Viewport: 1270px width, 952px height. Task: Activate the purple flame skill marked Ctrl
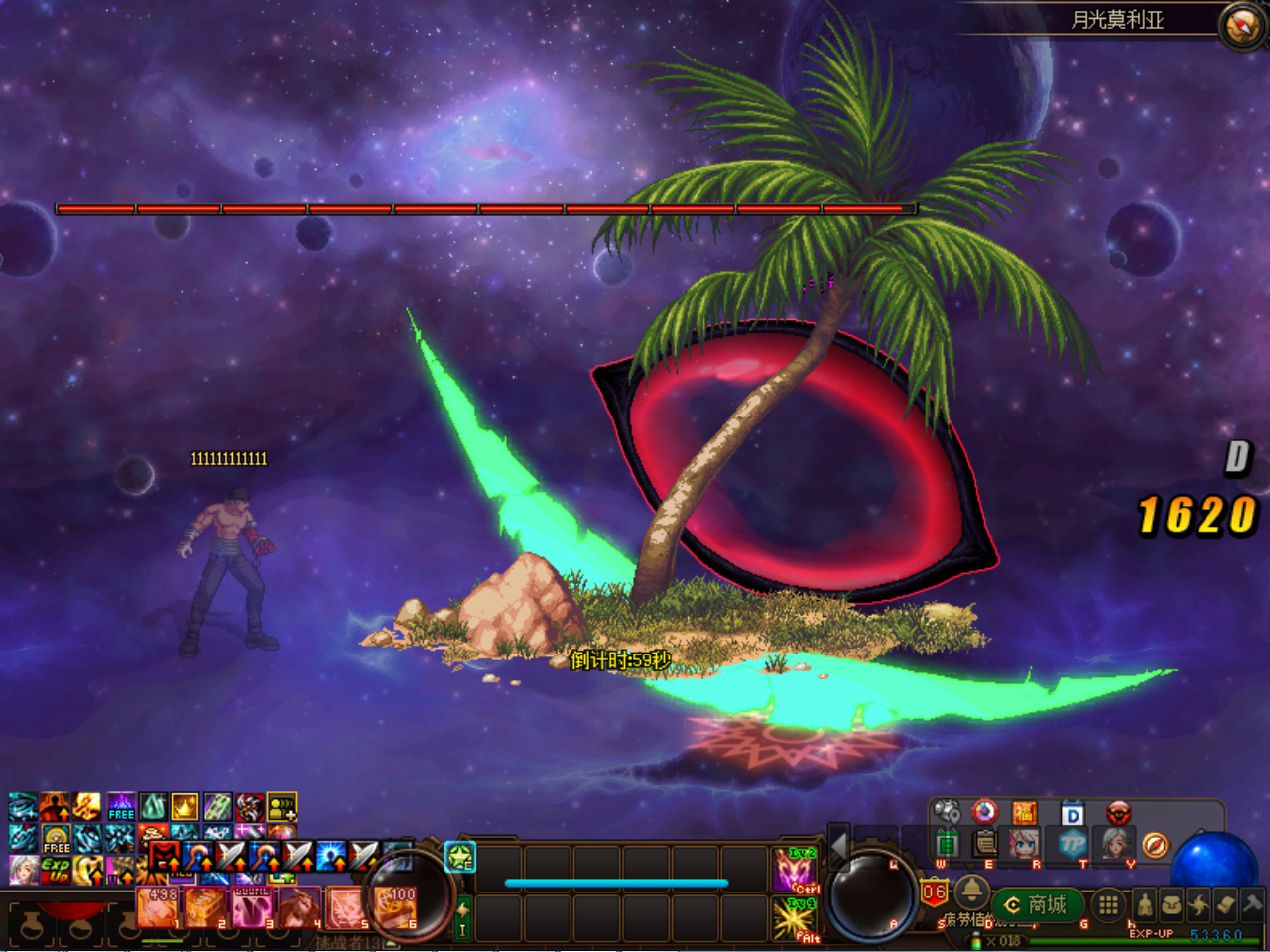coord(795,870)
